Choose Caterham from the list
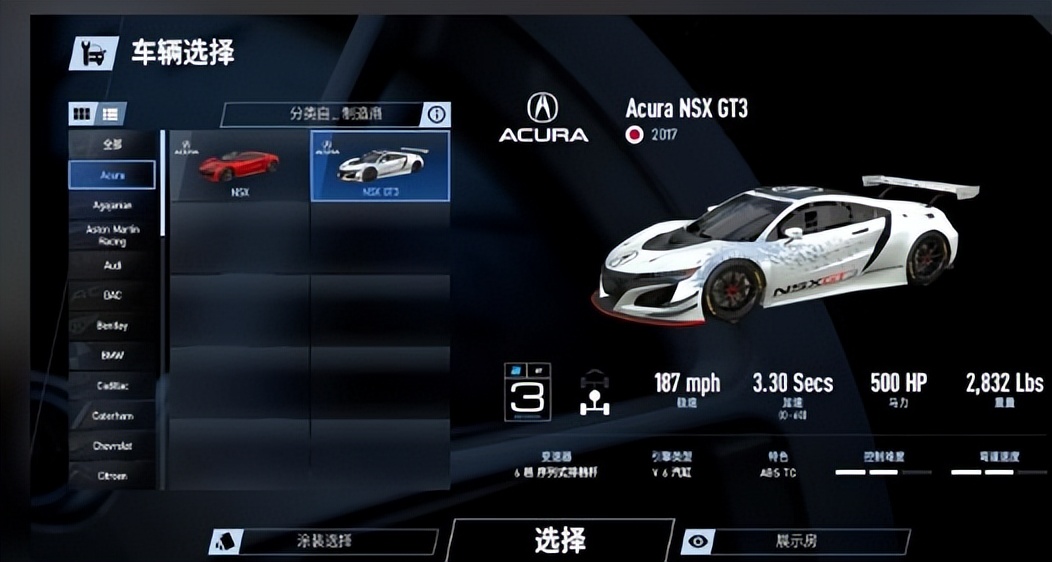Viewport: 1052px width, 562px height. (112, 416)
